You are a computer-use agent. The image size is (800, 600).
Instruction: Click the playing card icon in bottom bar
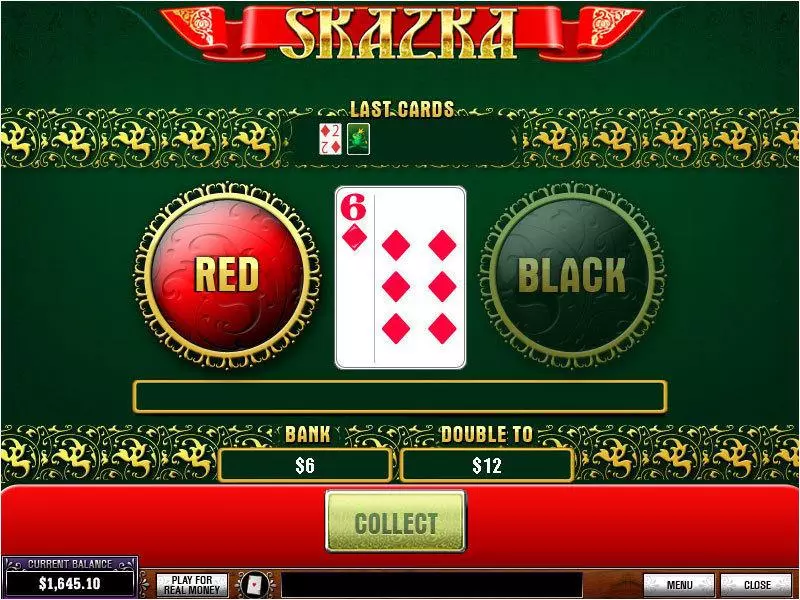(x=256, y=585)
